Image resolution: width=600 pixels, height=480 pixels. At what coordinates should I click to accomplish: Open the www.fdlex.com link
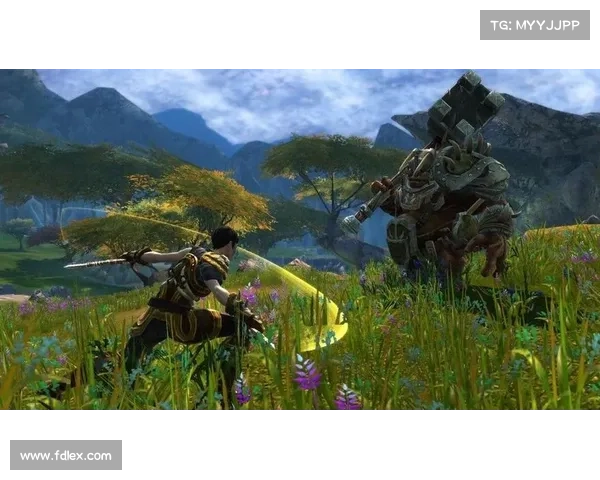pos(67,456)
